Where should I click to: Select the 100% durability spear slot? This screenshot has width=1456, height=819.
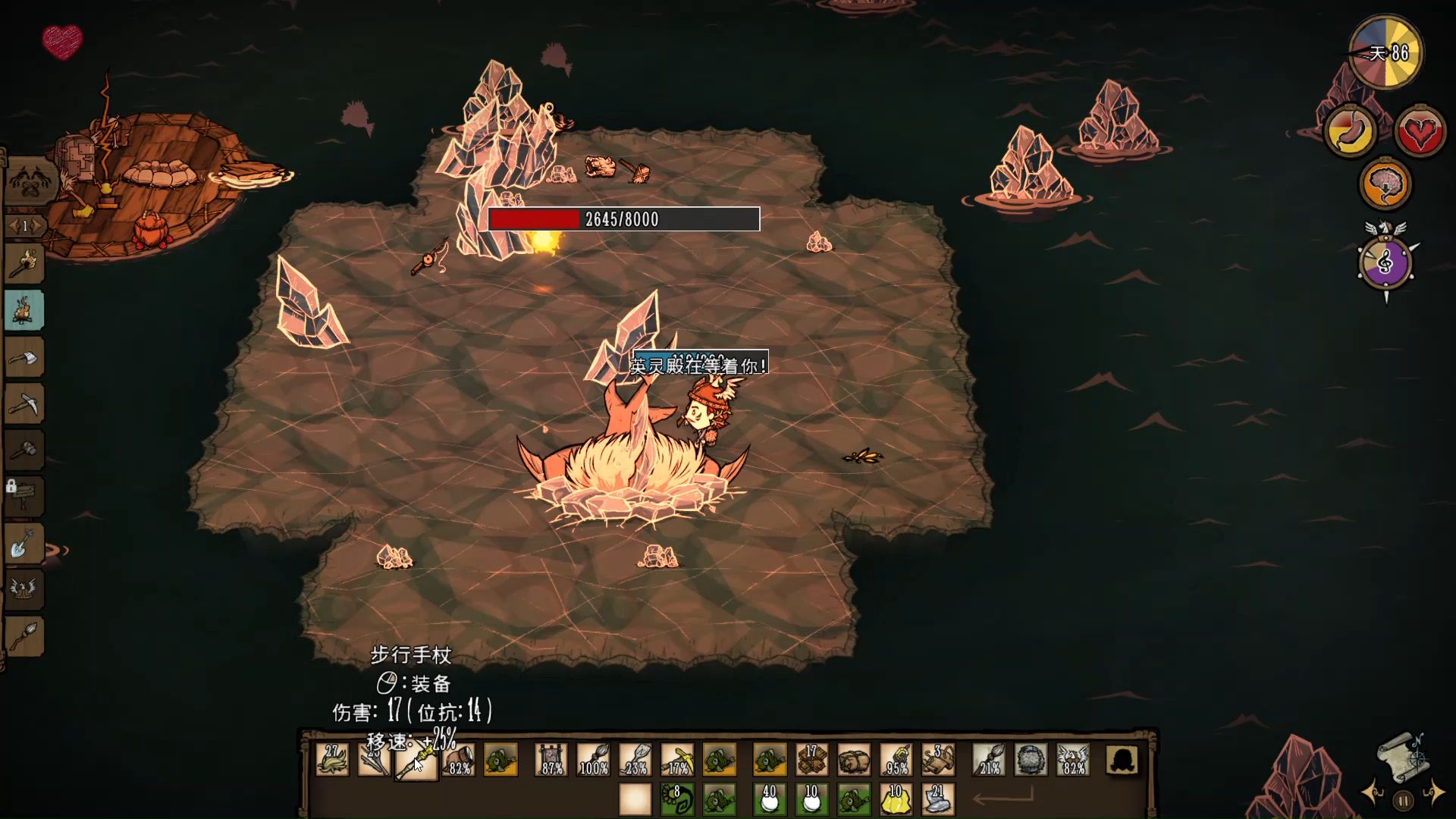[x=593, y=760]
